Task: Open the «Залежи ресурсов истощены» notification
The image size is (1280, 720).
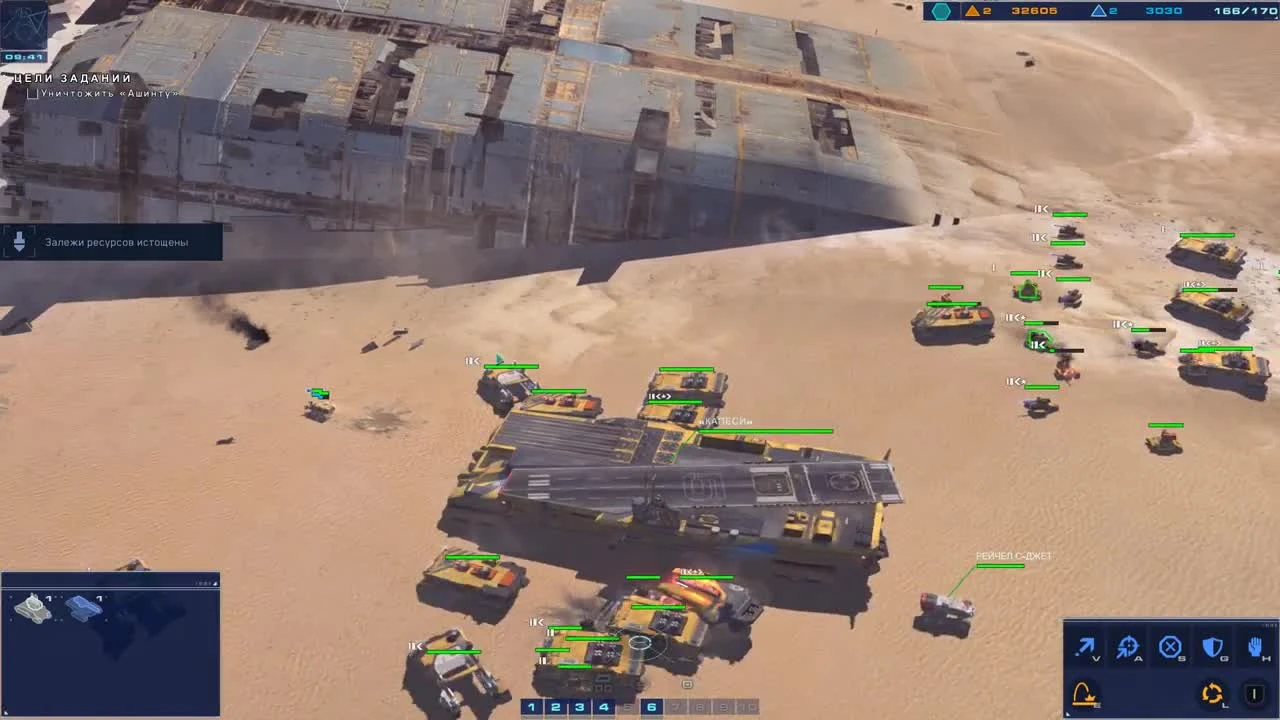Action: [112, 241]
